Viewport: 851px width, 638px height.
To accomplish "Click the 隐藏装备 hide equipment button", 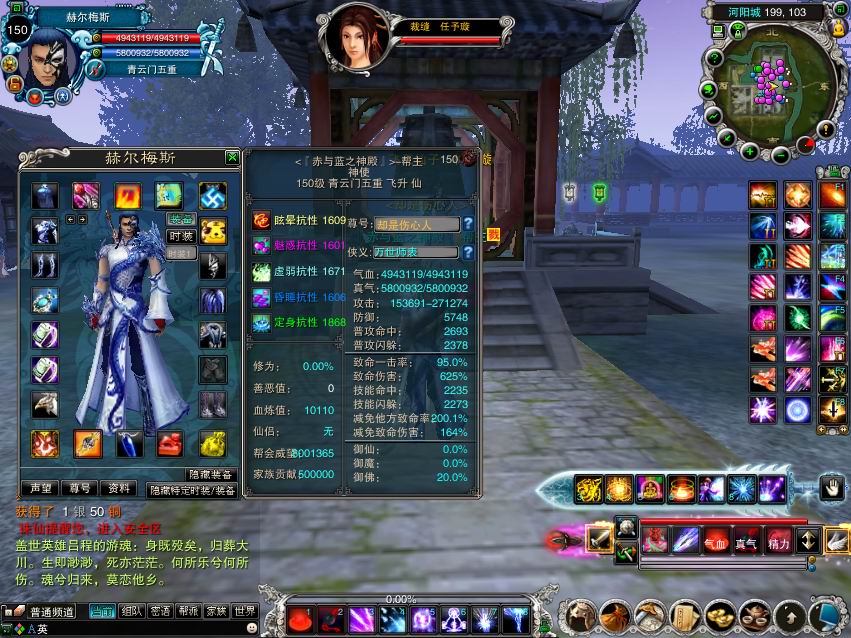I will [x=211, y=474].
